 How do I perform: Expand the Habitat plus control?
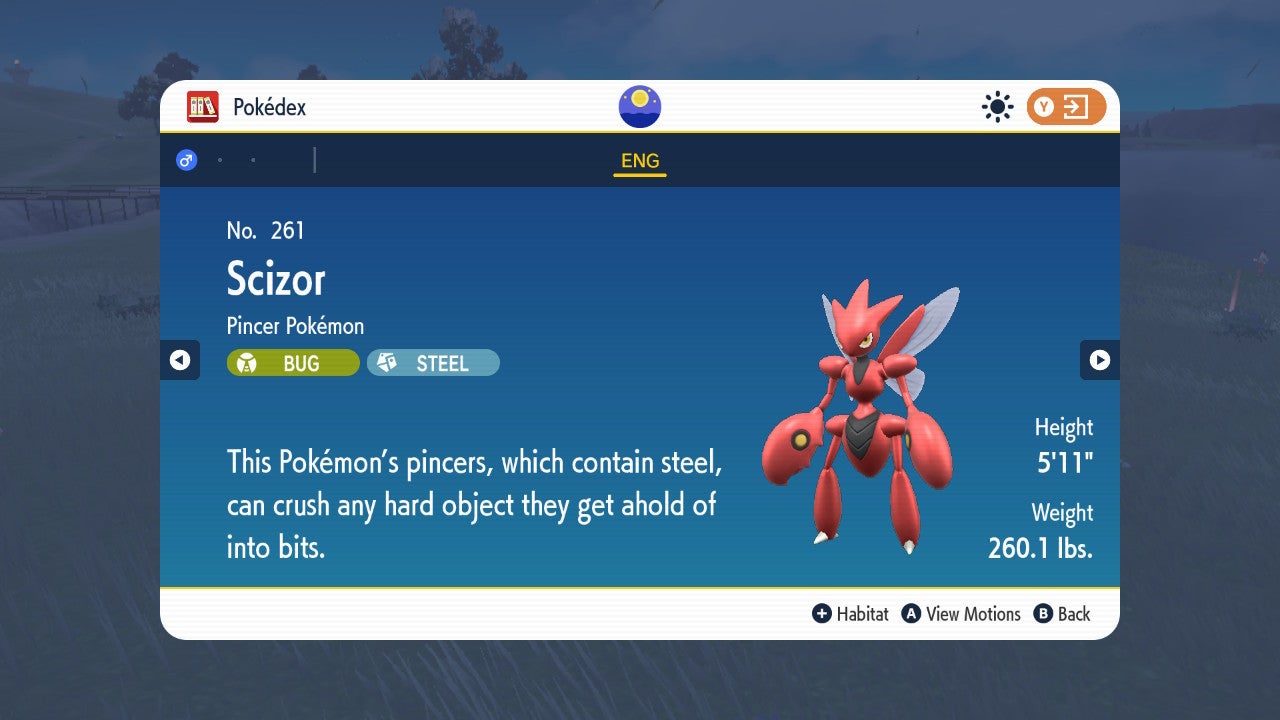pyautogui.click(x=820, y=614)
